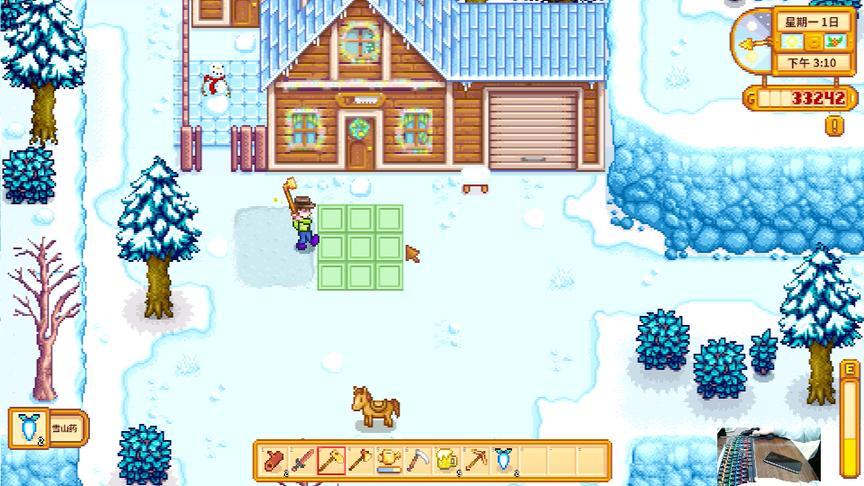Screen dimensions: 864x486
Task: Equip the sword from the hotbar
Action: pyautogui.click(x=303, y=461)
